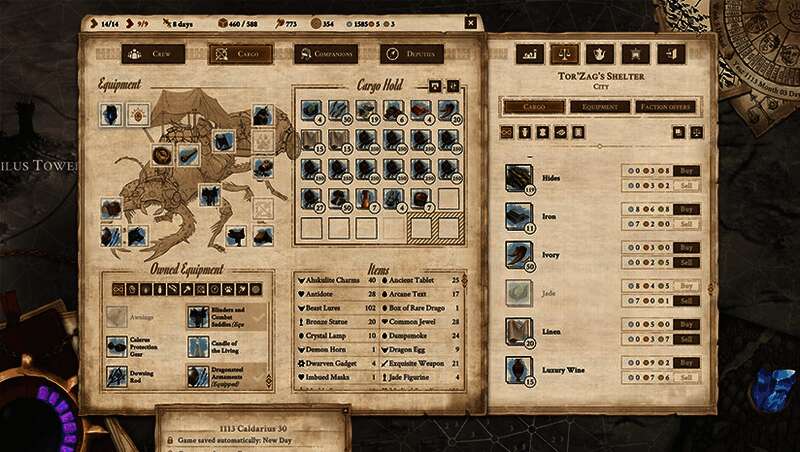Buy Hides from the city
This screenshot has width=800, height=452.
click(x=685, y=171)
